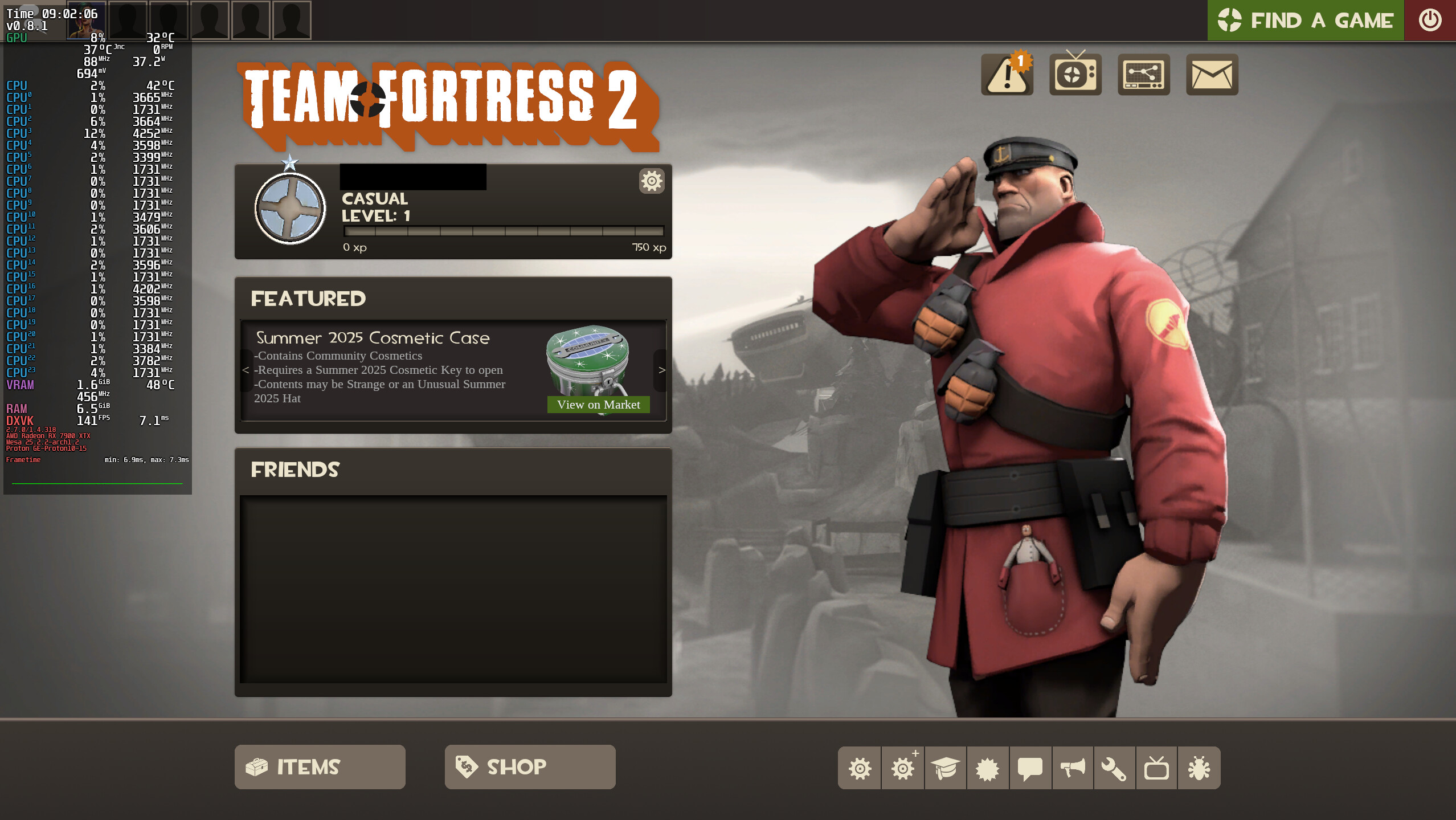Show the previous featured item
The image size is (1456, 820).
246,370
